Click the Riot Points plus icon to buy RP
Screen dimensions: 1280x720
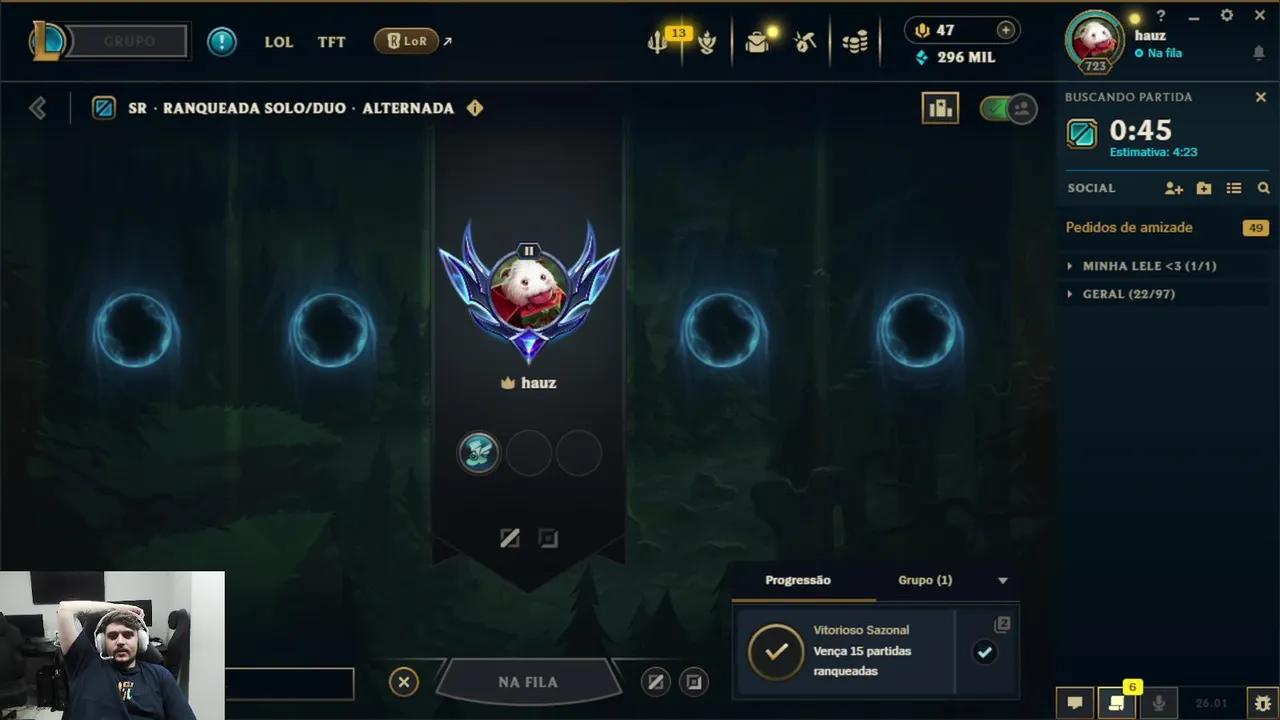pyautogui.click(x=1006, y=30)
